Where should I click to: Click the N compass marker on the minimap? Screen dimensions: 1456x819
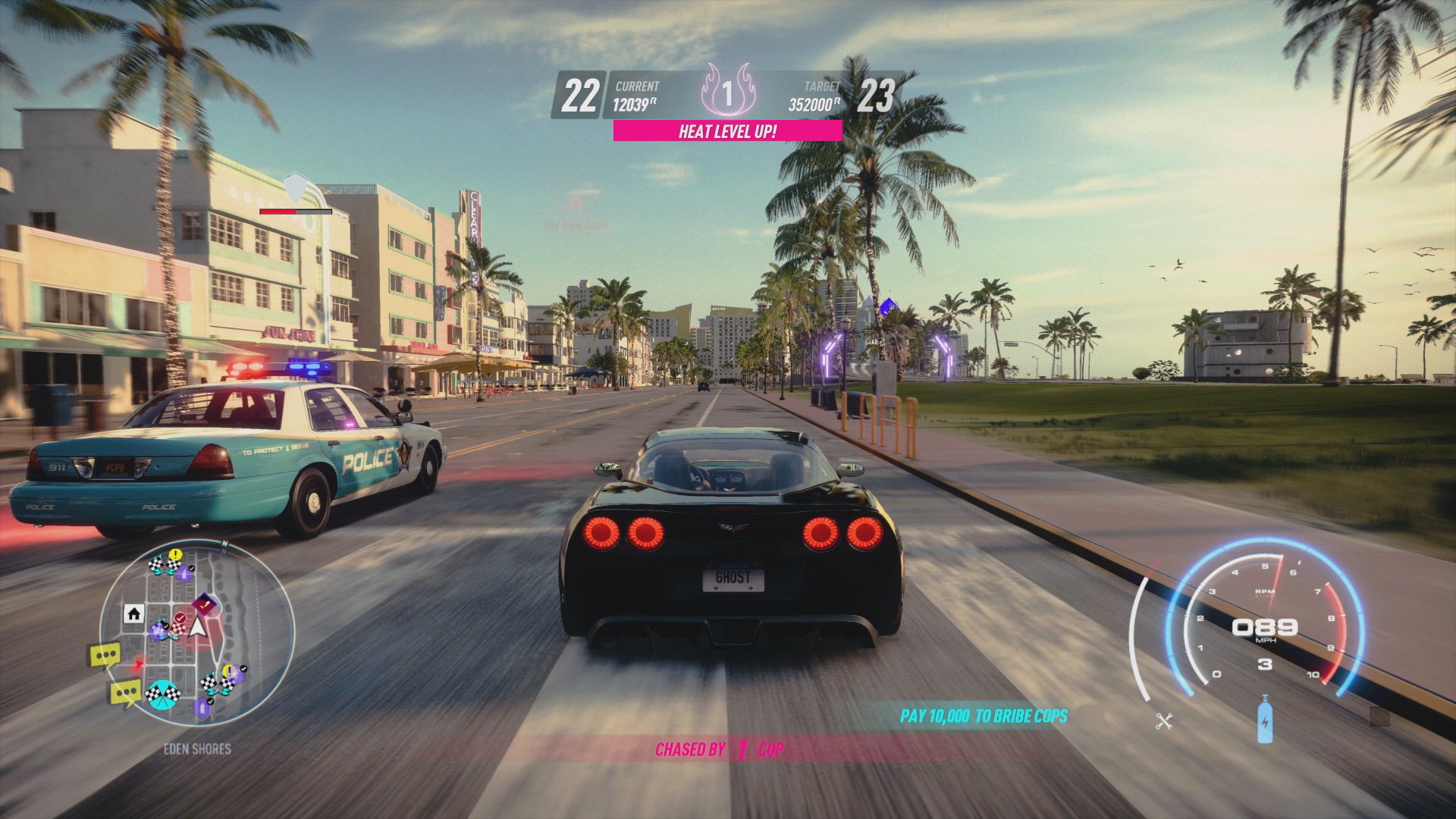pyautogui.click(x=224, y=543)
